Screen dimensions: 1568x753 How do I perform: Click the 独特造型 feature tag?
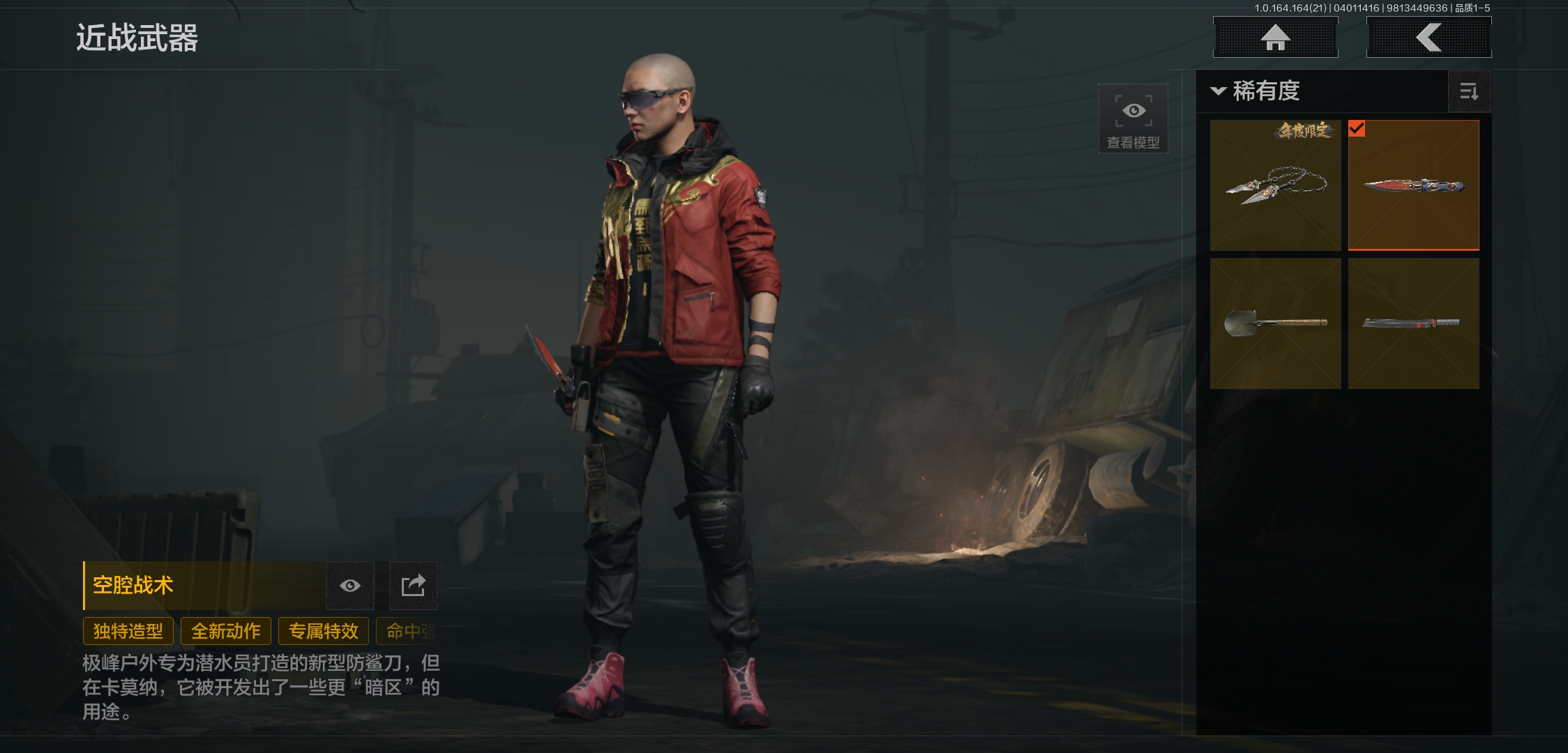coord(128,631)
